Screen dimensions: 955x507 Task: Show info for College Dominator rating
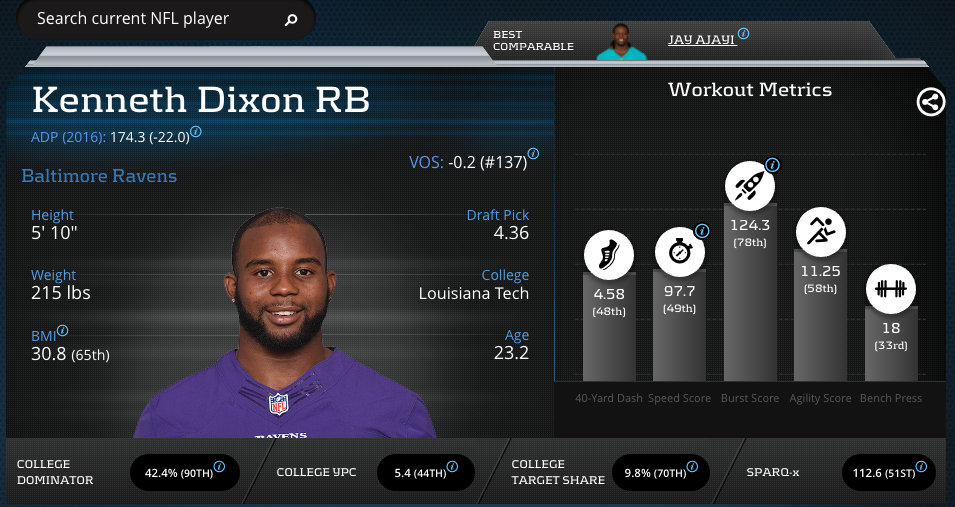pos(219,466)
